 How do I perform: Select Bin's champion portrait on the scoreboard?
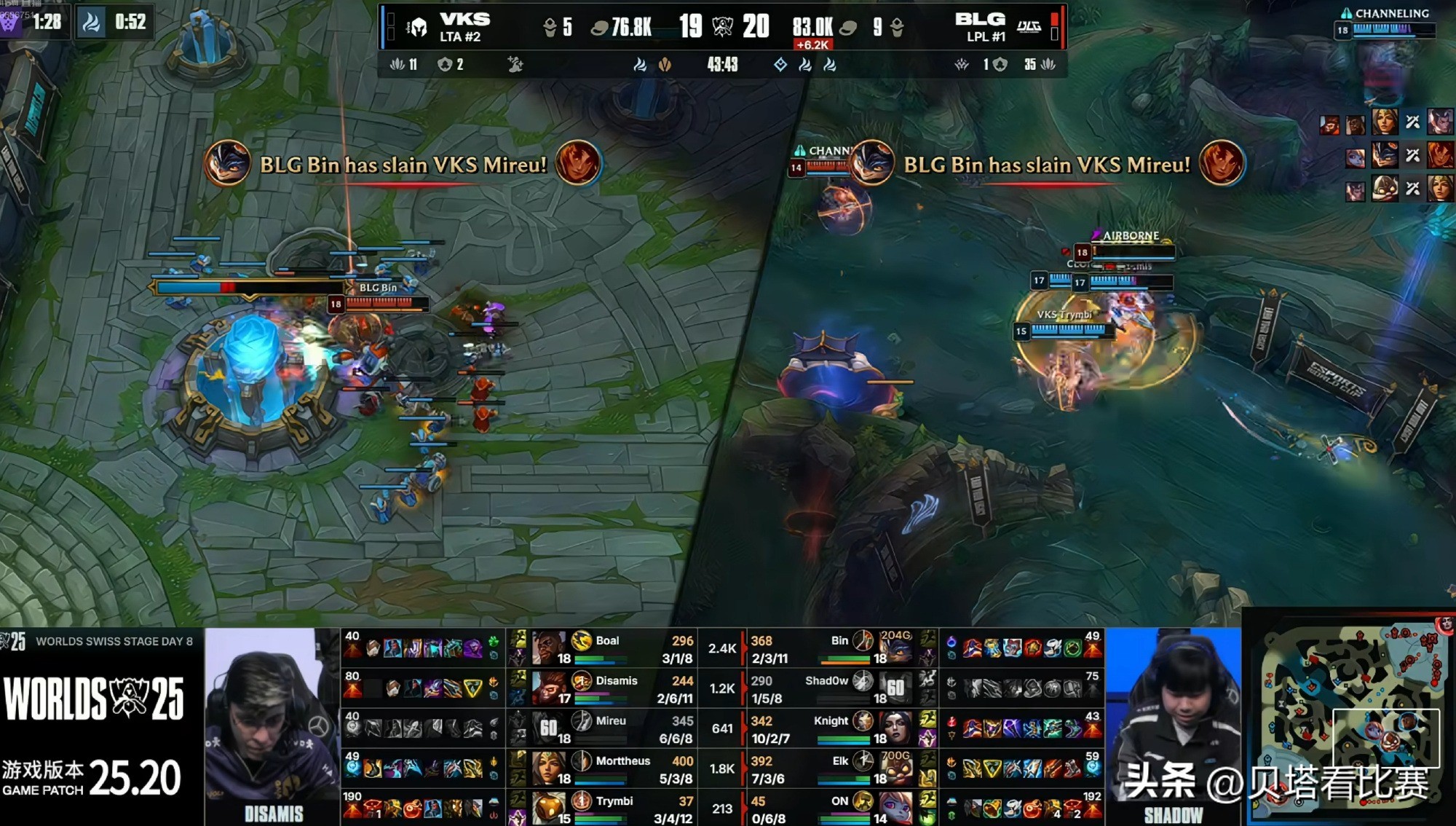pos(895,648)
